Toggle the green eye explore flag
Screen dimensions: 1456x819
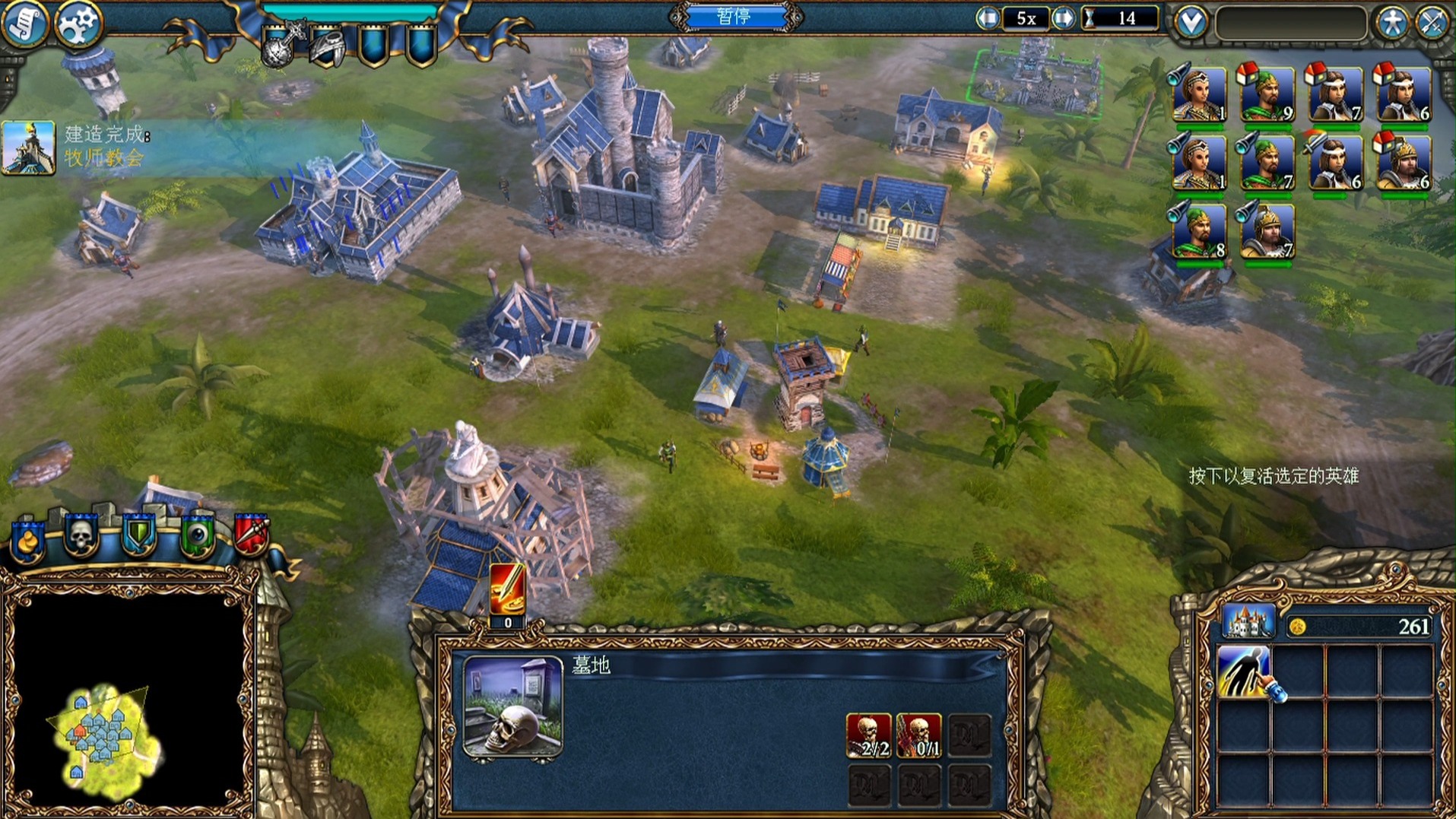coord(197,536)
